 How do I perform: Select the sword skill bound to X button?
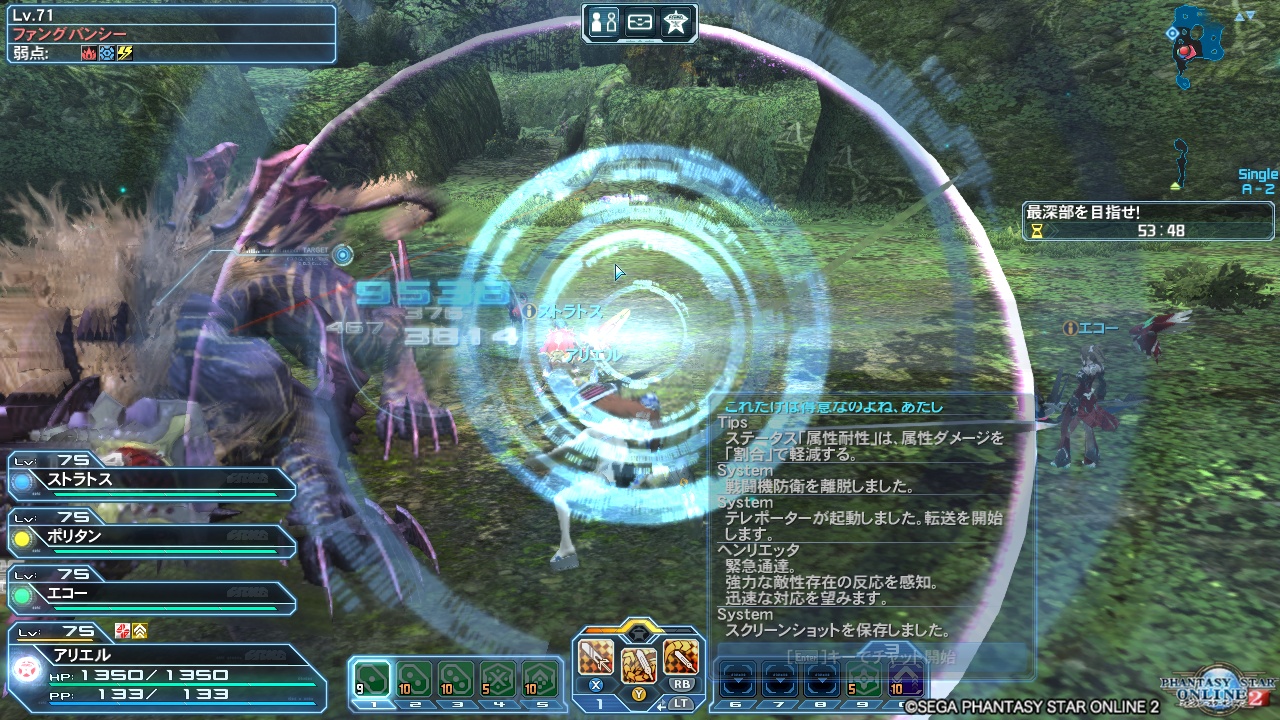point(597,658)
